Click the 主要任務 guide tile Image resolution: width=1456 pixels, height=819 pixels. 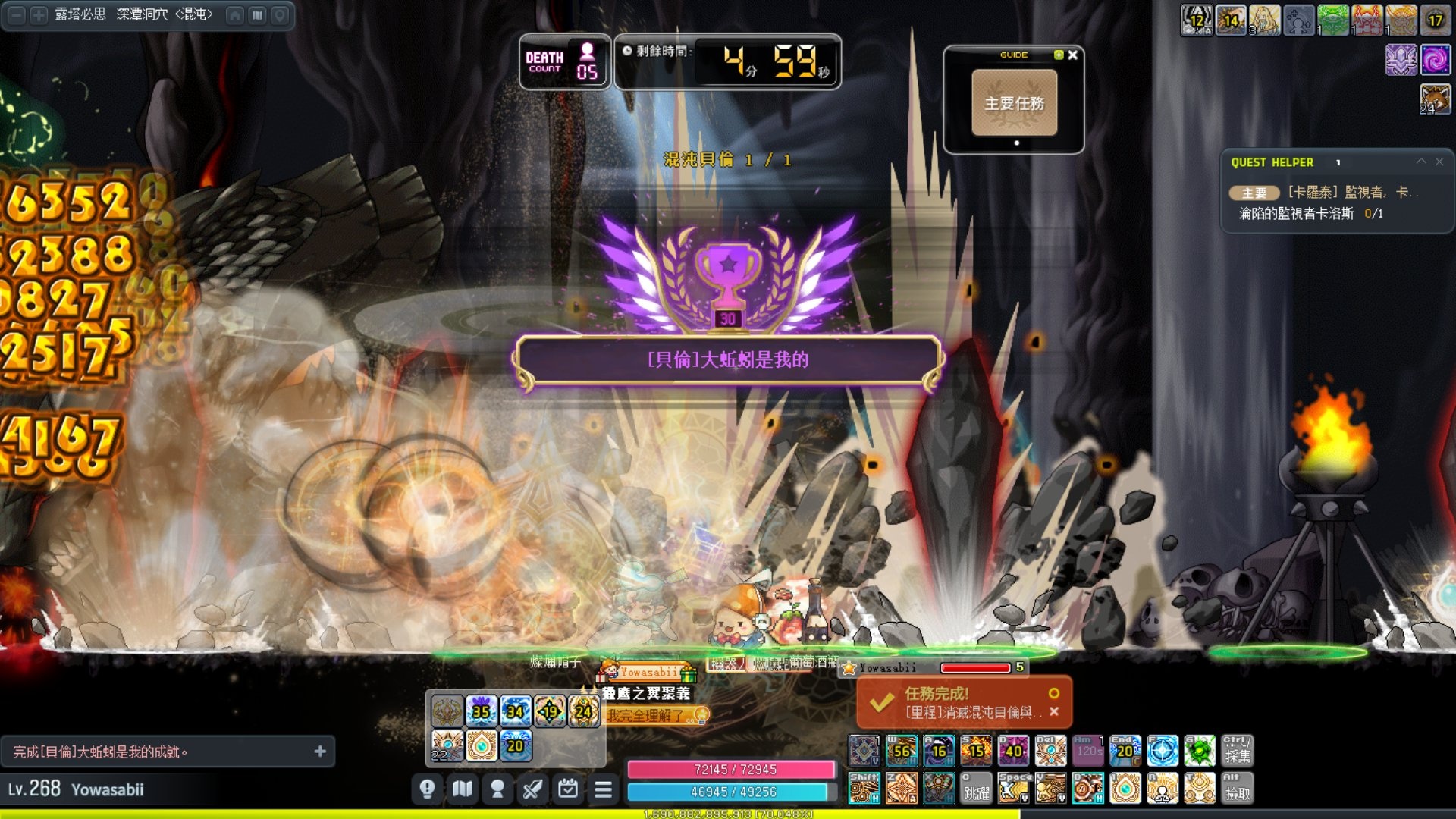coord(1014,103)
